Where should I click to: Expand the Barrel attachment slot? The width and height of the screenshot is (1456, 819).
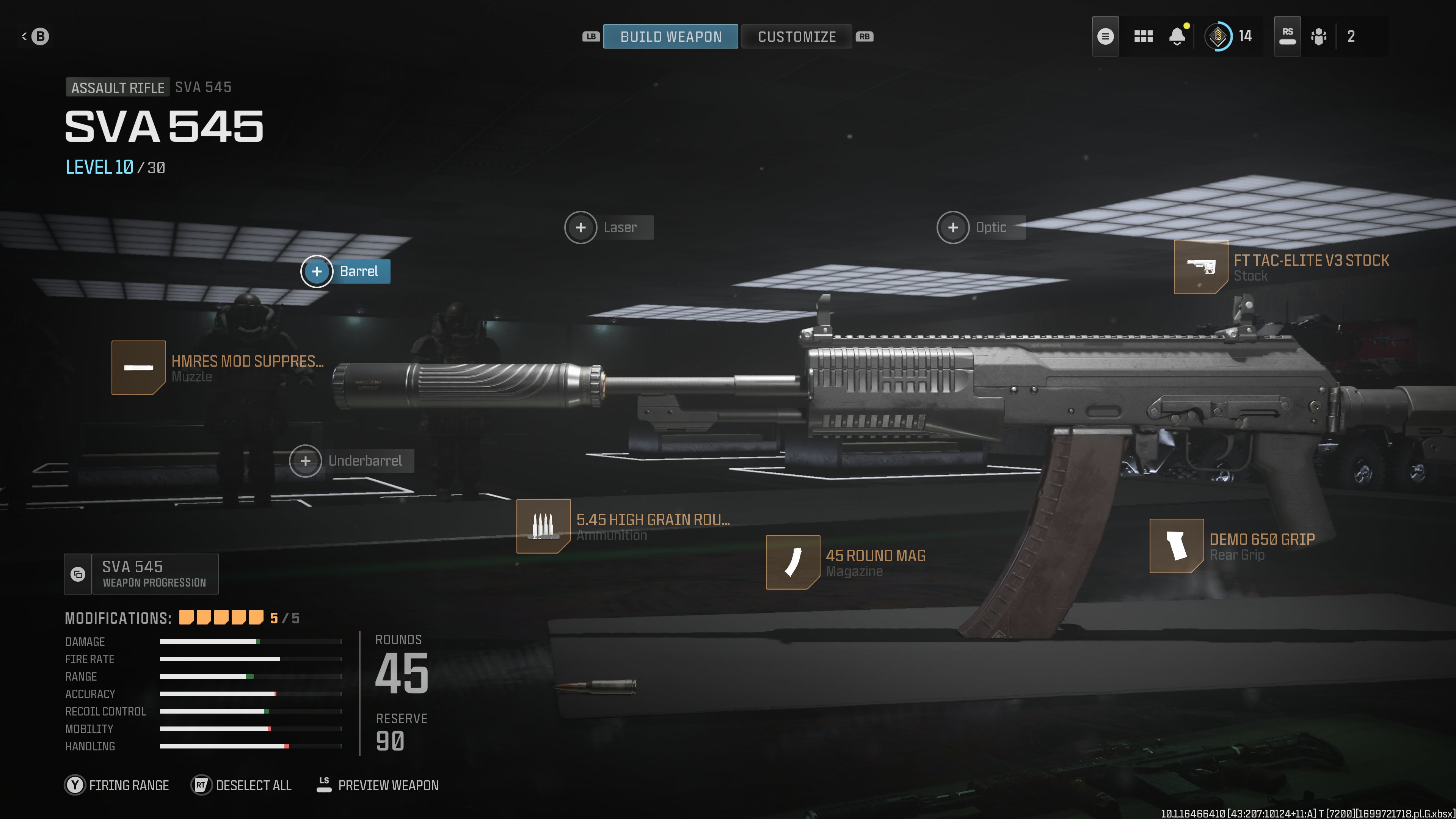[x=317, y=271]
